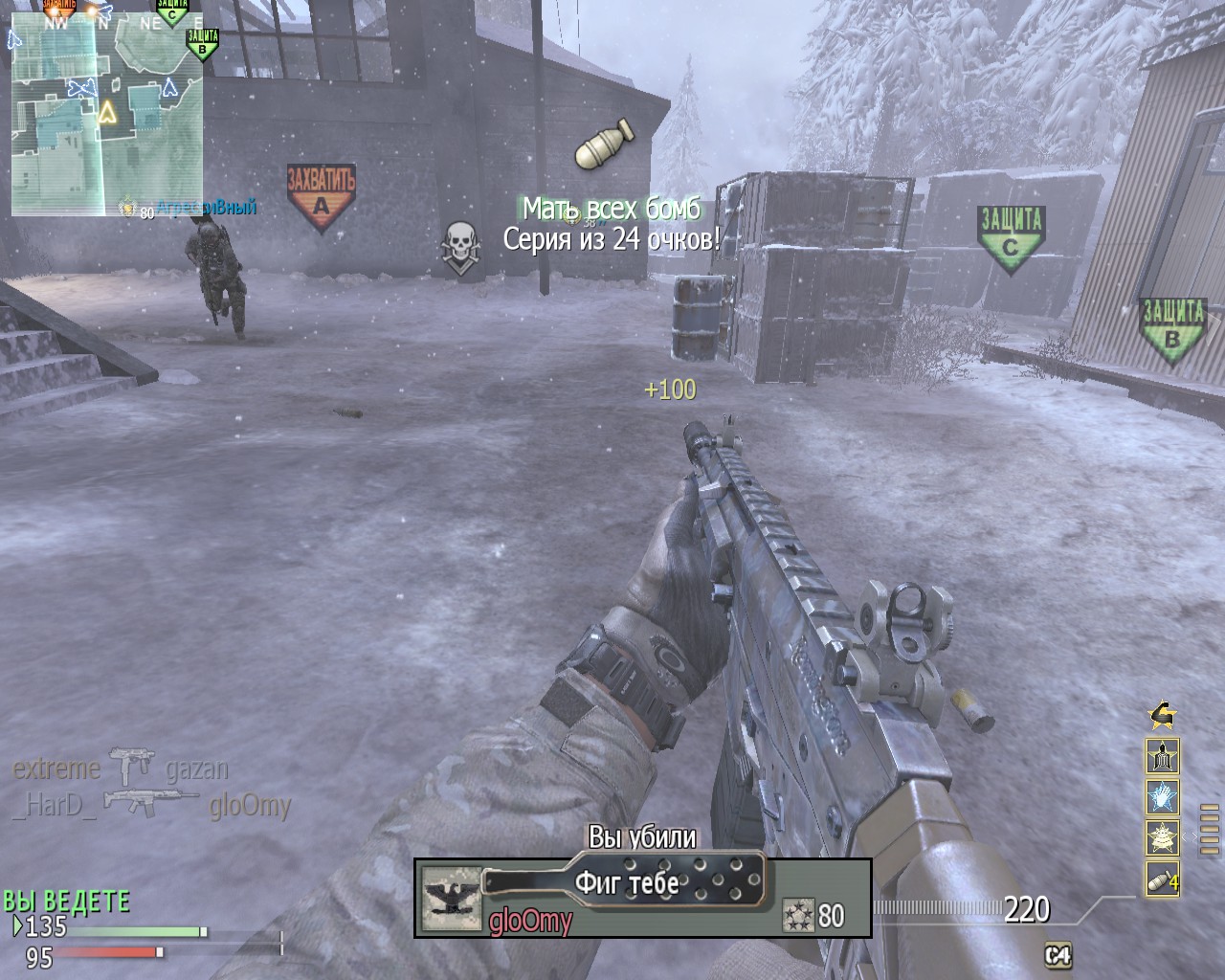Open the minimap in the top left corner
1225x980 pixels.
tap(105, 110)
